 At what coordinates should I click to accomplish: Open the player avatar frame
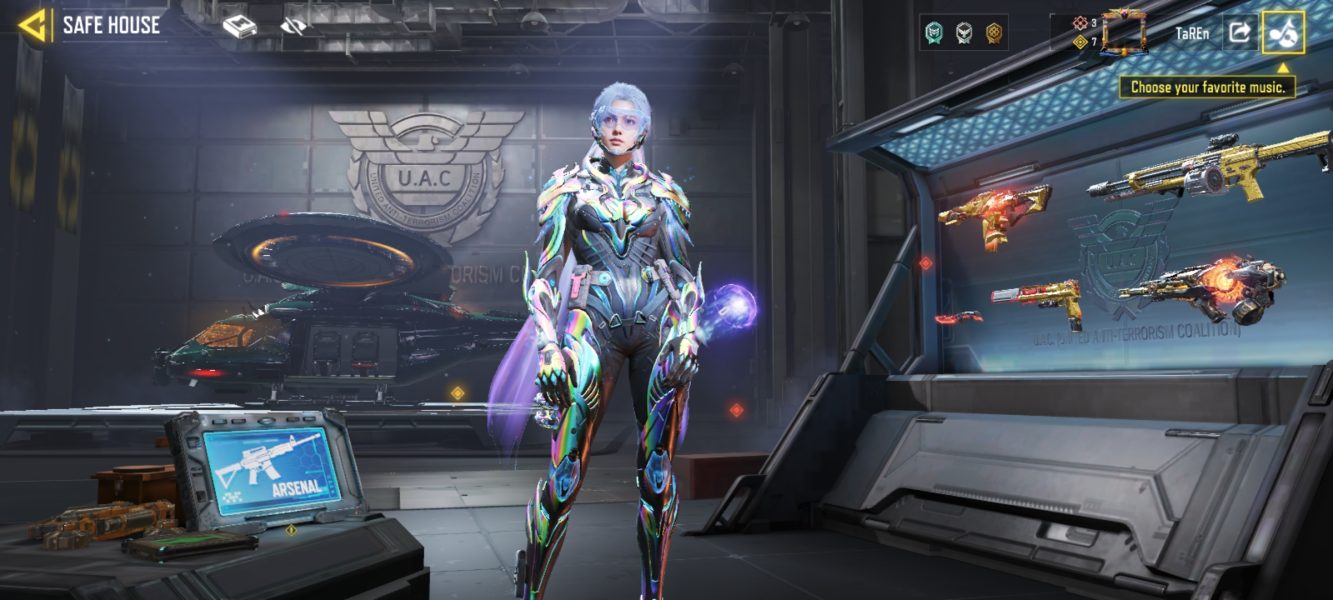[1124, 32]
